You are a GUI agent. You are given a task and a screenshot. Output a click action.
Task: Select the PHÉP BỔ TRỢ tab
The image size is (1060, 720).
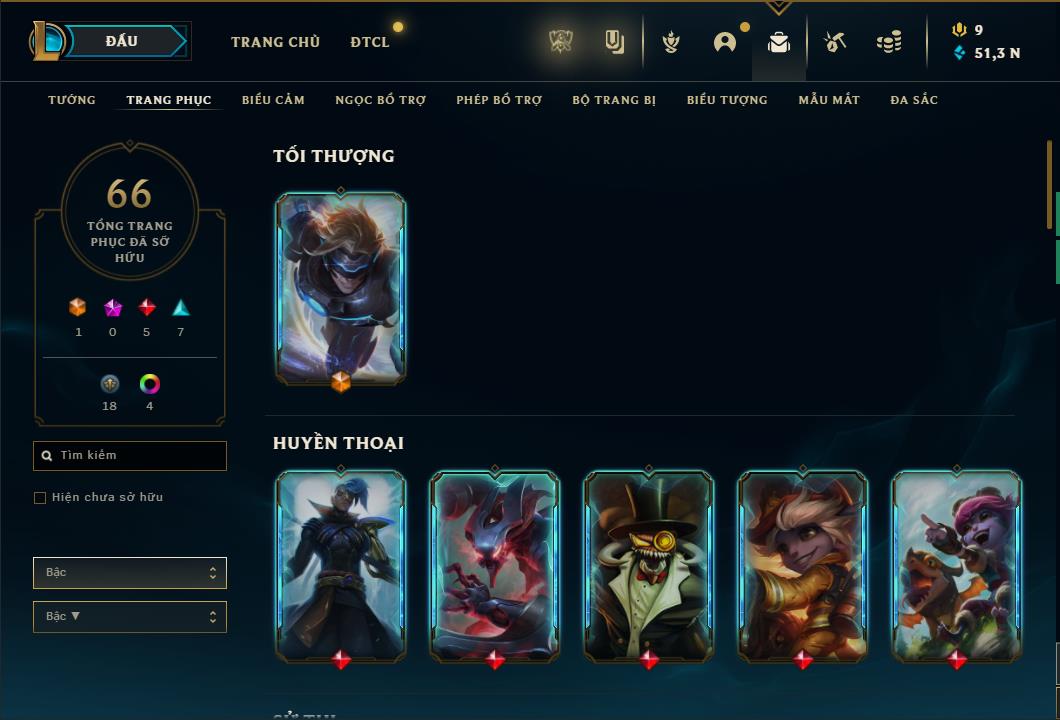tap(499, 100)
